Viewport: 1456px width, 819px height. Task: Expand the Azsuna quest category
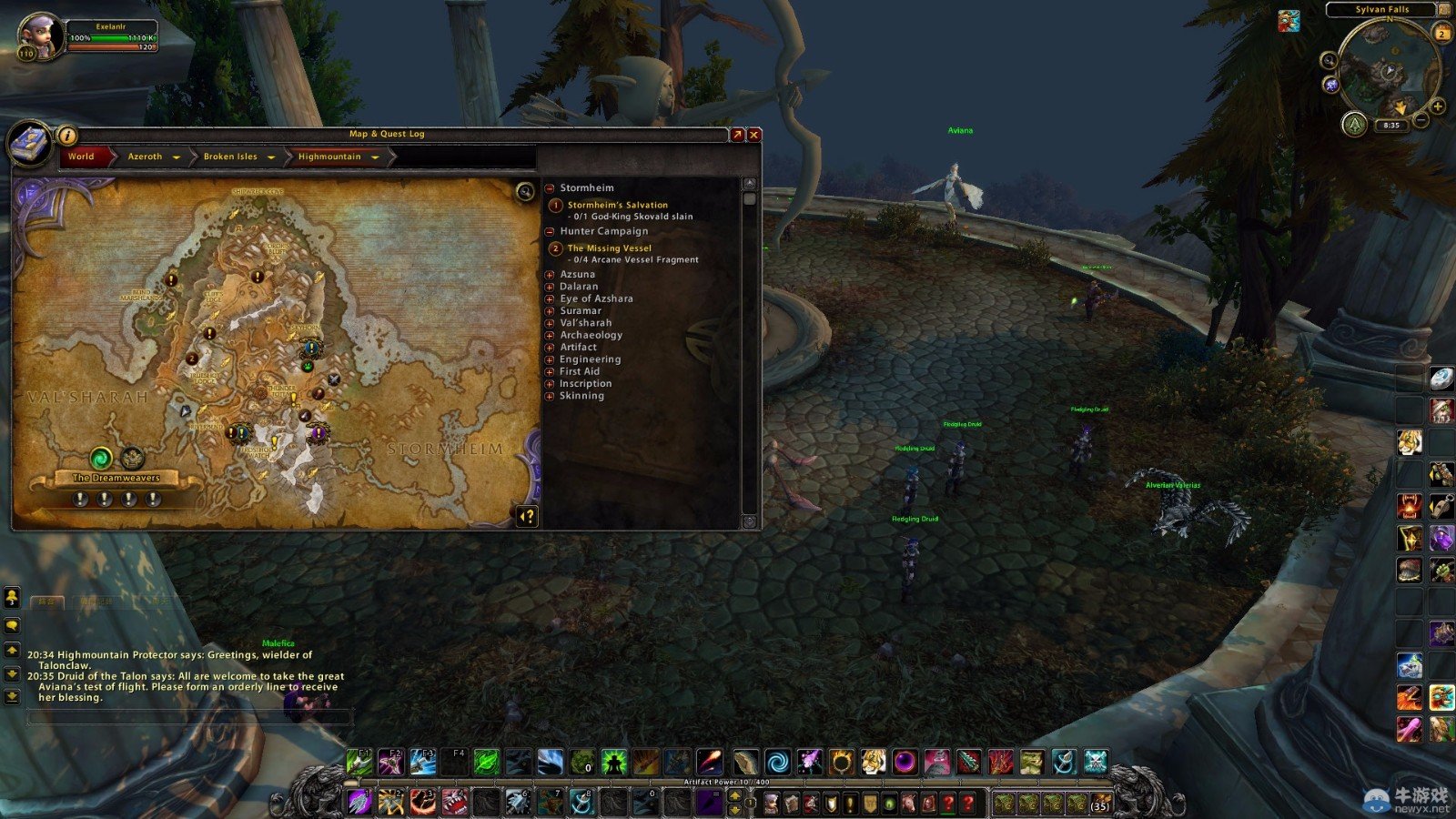(547, 274)
